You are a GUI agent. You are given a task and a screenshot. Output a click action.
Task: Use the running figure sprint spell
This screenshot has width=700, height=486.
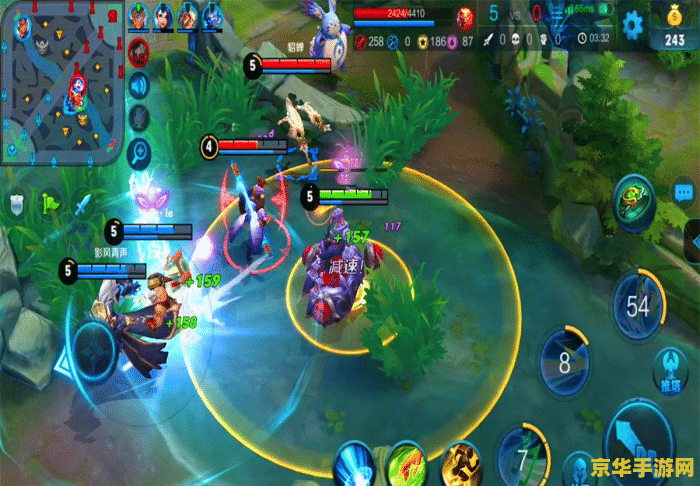pos(461,464)
